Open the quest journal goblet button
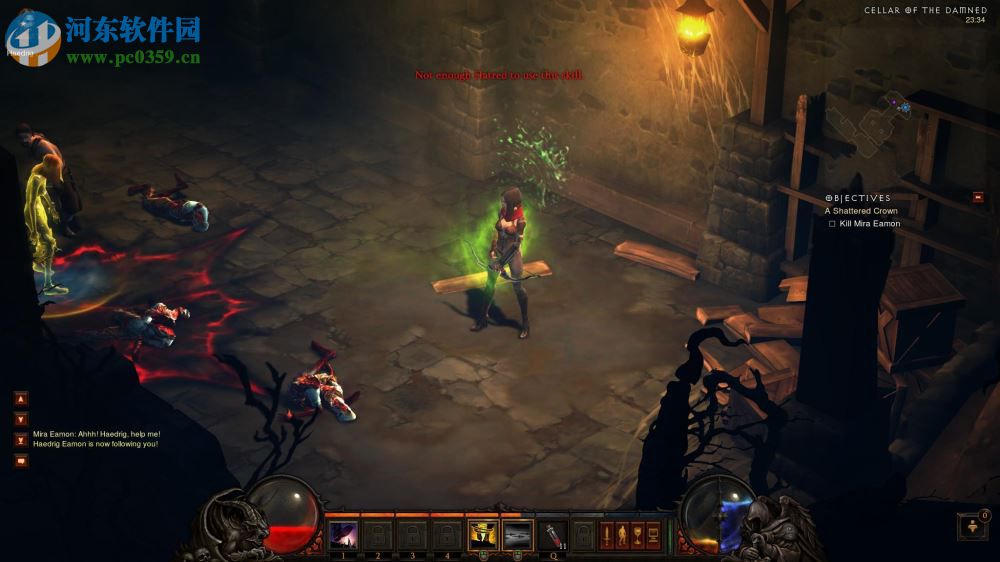The image size is (1000, 562). click(637, 535)
